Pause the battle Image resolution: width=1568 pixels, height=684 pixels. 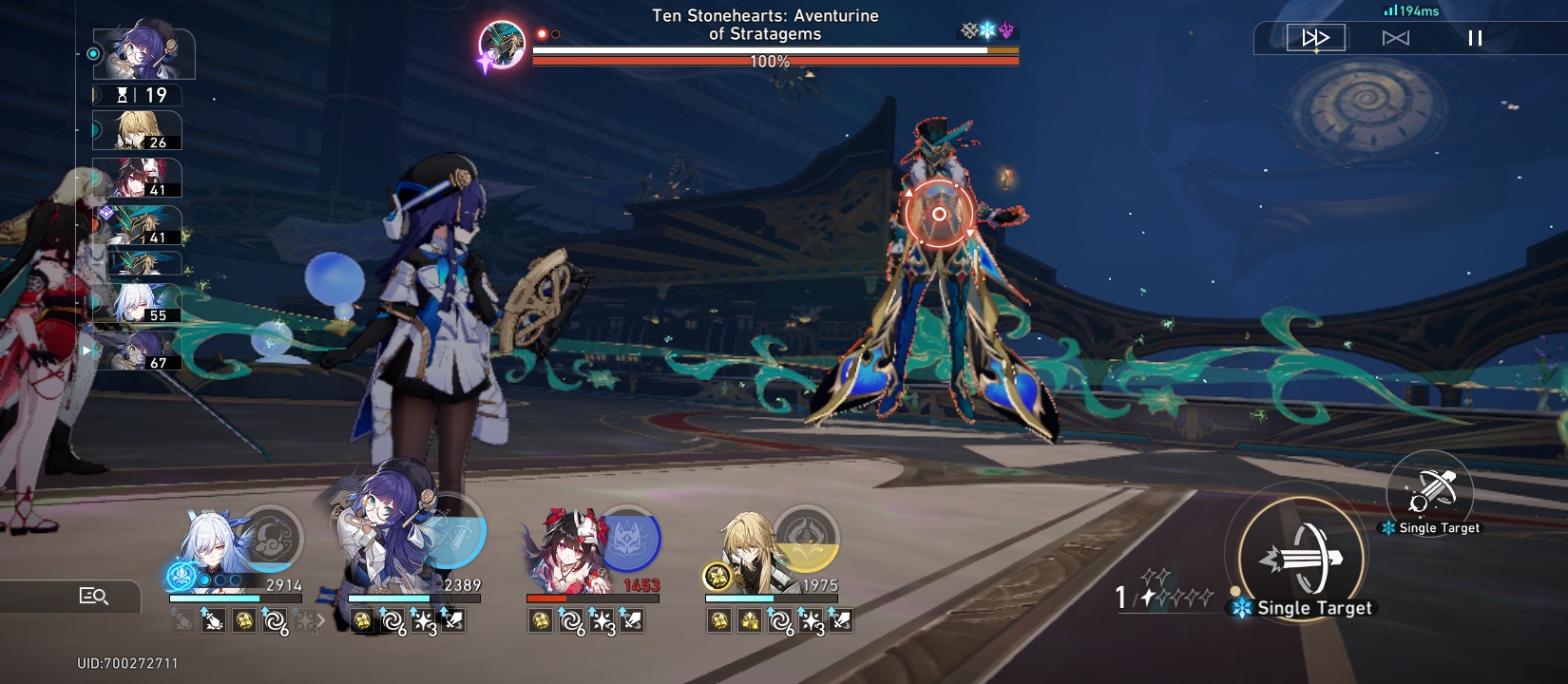[x=1476, y=39]
